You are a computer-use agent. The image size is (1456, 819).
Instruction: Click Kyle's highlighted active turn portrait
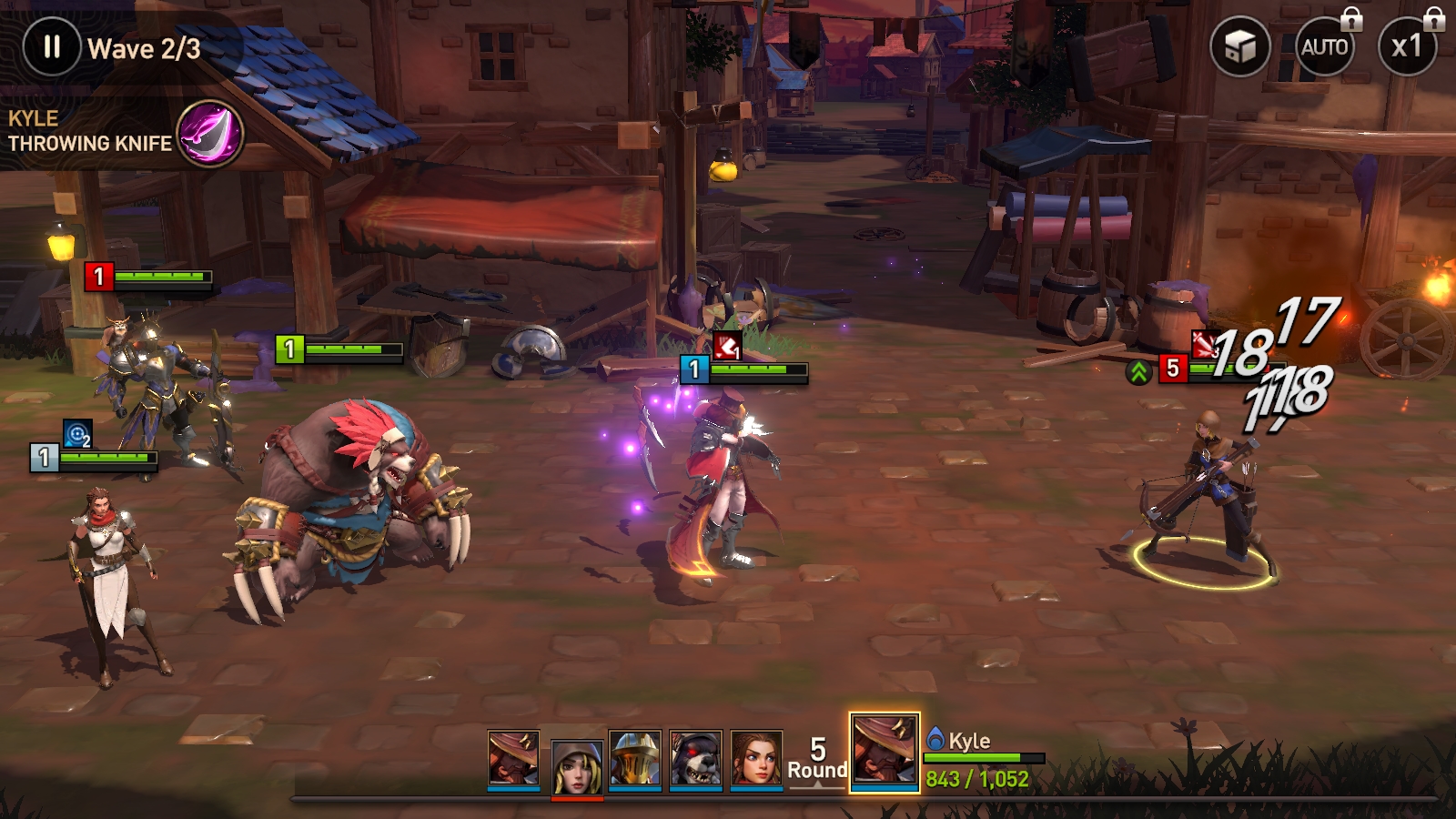click(x=884, y=752)
